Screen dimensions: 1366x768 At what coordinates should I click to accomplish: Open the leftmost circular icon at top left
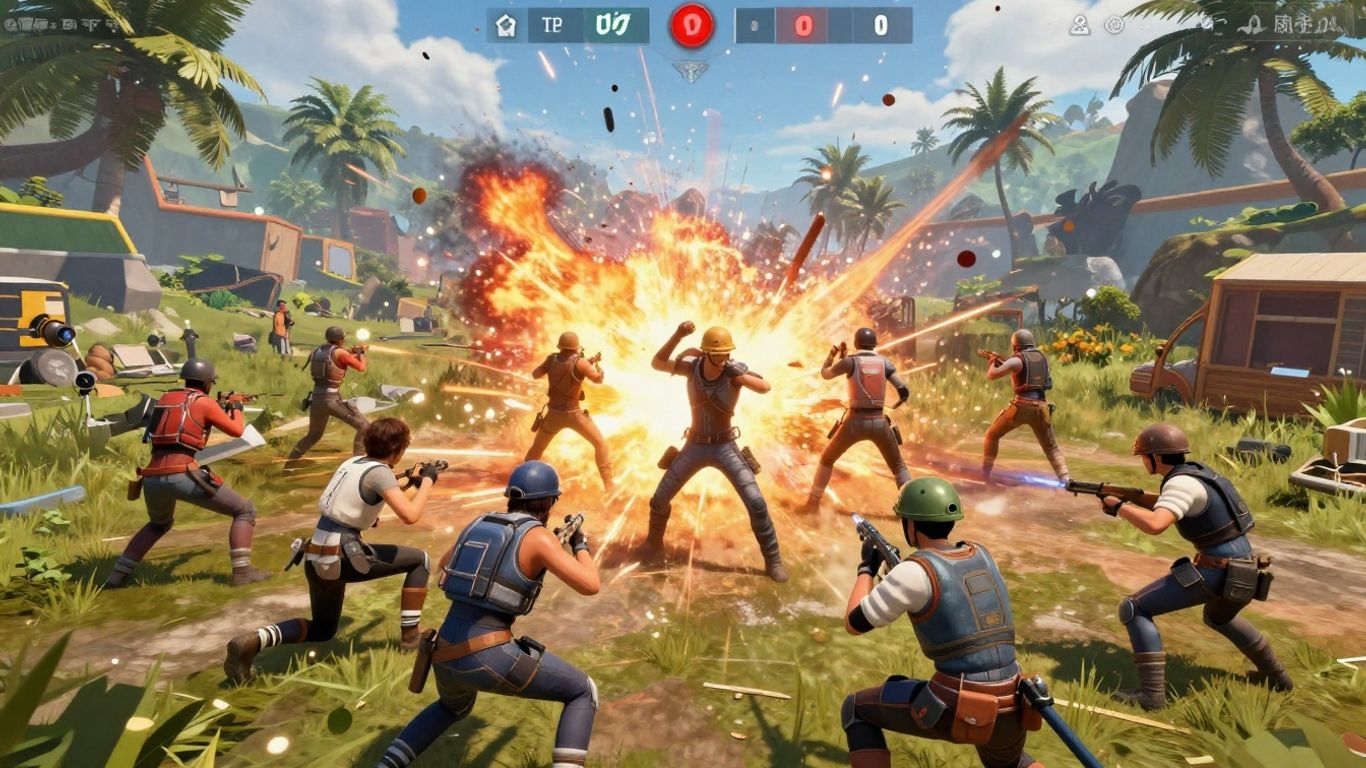12,24
